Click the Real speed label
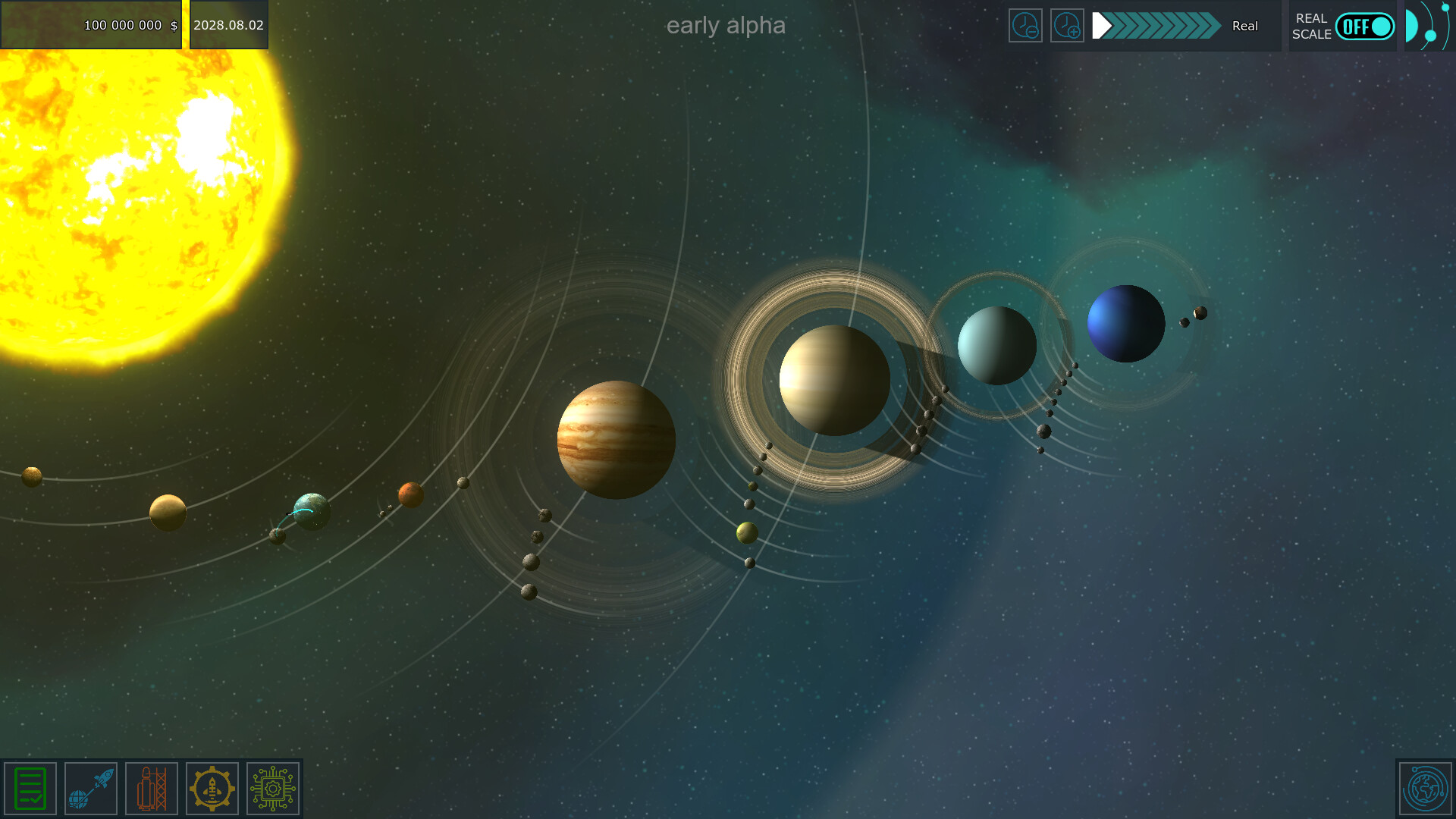Viewport: 1456px width, 819px height. coord(1244,26)
